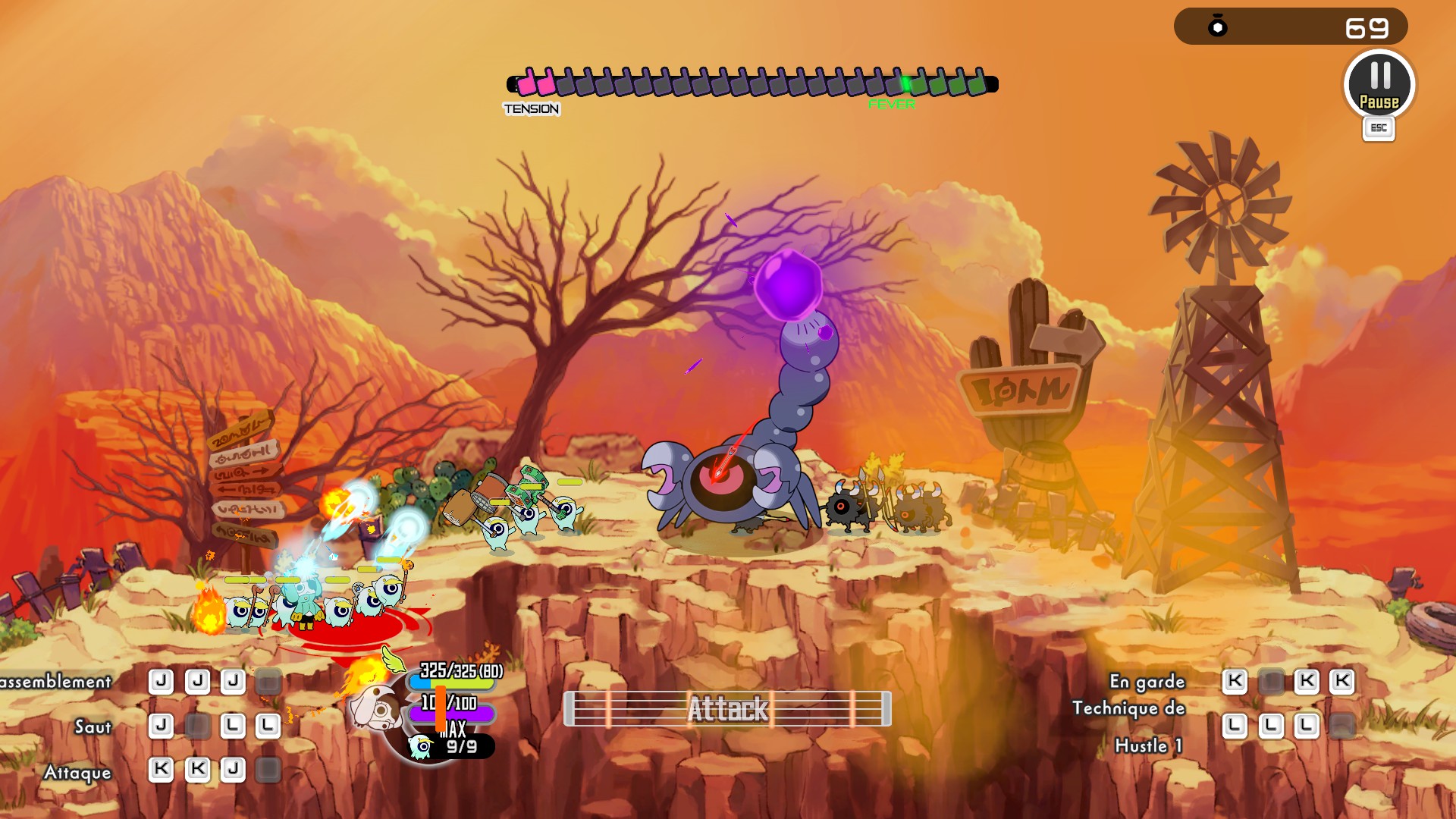The image size is (1456, 819).
Task: Pause the game with the Pause button
Action: (1379, 84)
